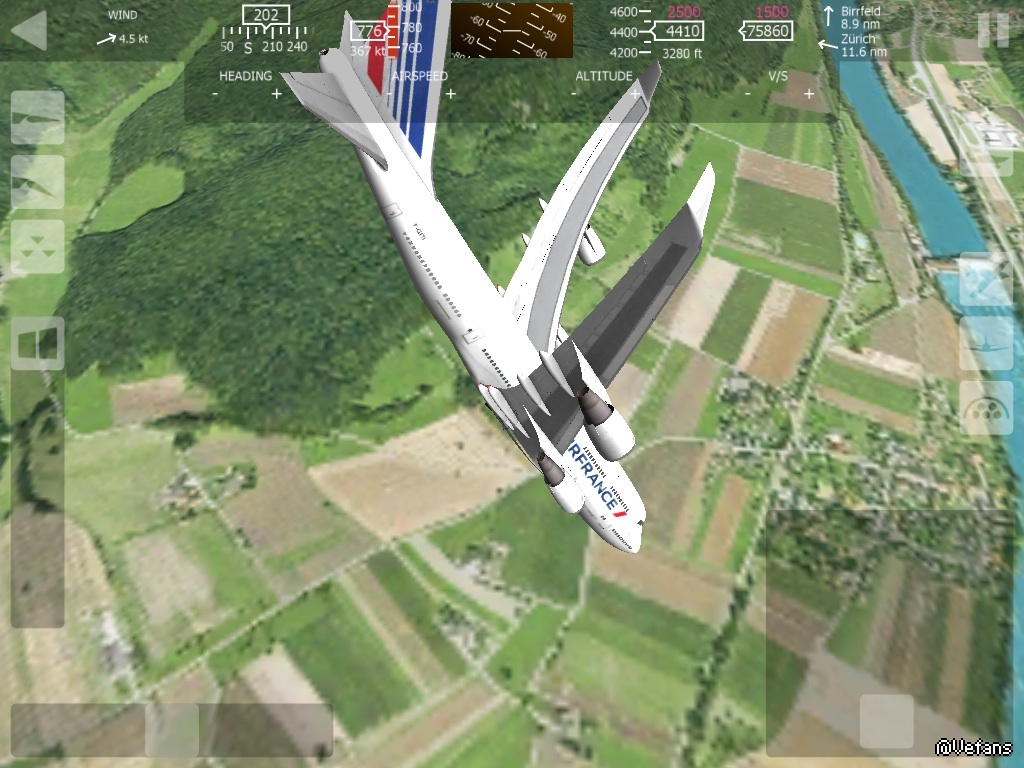Lower the airspeed setting with minus

[389, 94]
